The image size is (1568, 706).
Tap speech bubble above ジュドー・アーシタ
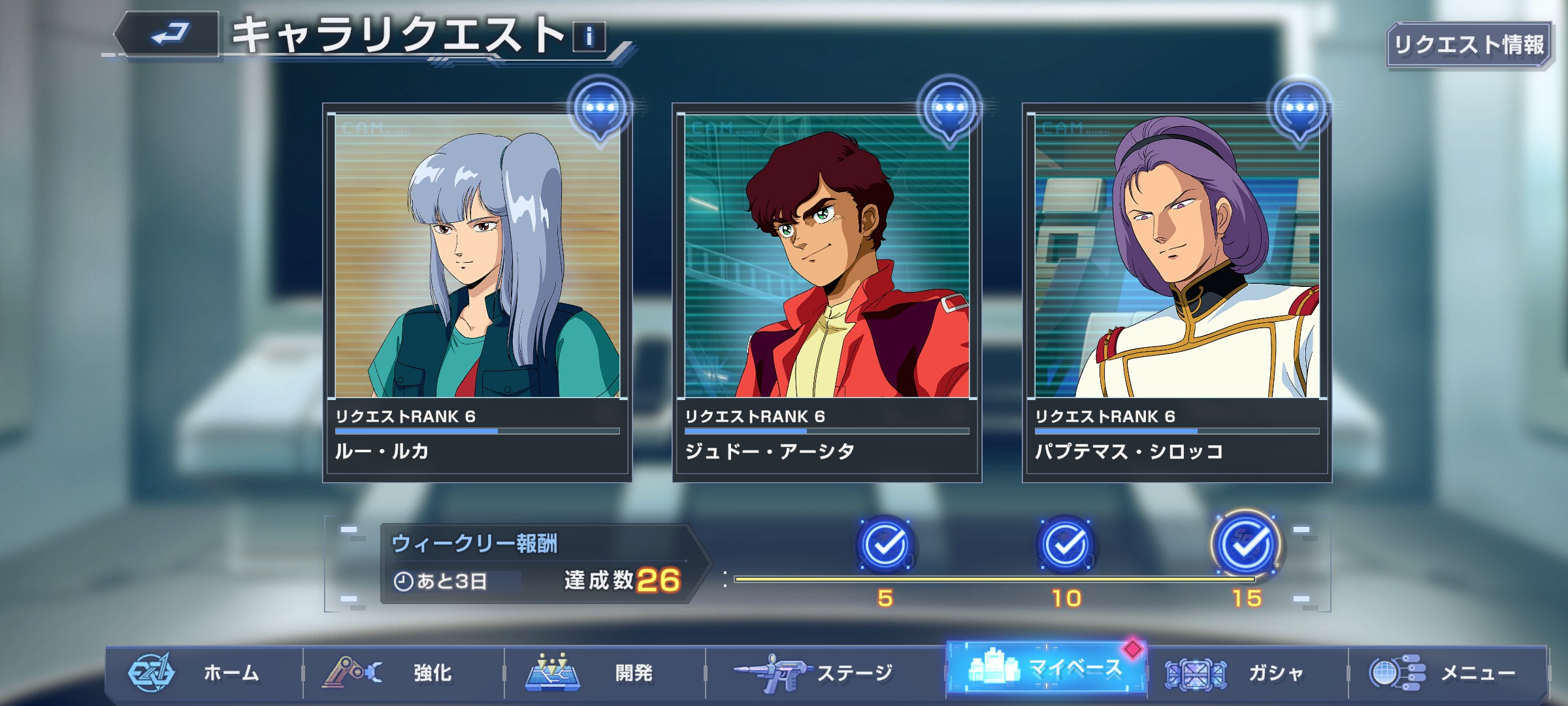click(x=949, y=109)
